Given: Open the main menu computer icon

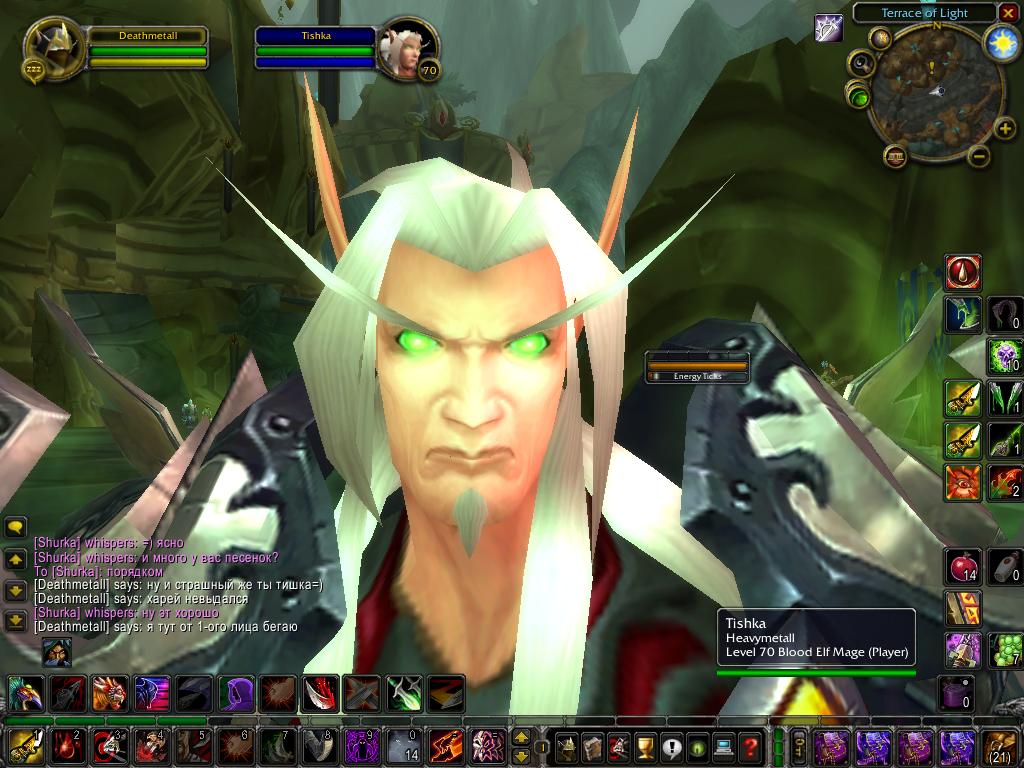Looking at the screenshot, I should click(723, 747).
